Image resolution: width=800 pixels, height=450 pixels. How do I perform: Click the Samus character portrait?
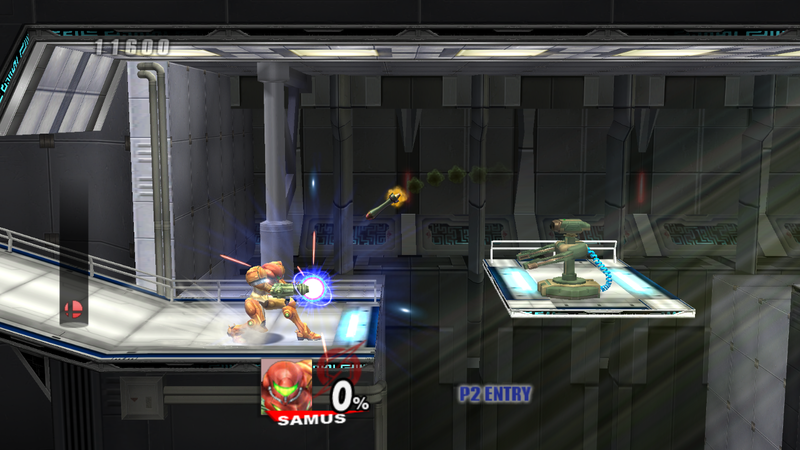click(x=284, y=384)
